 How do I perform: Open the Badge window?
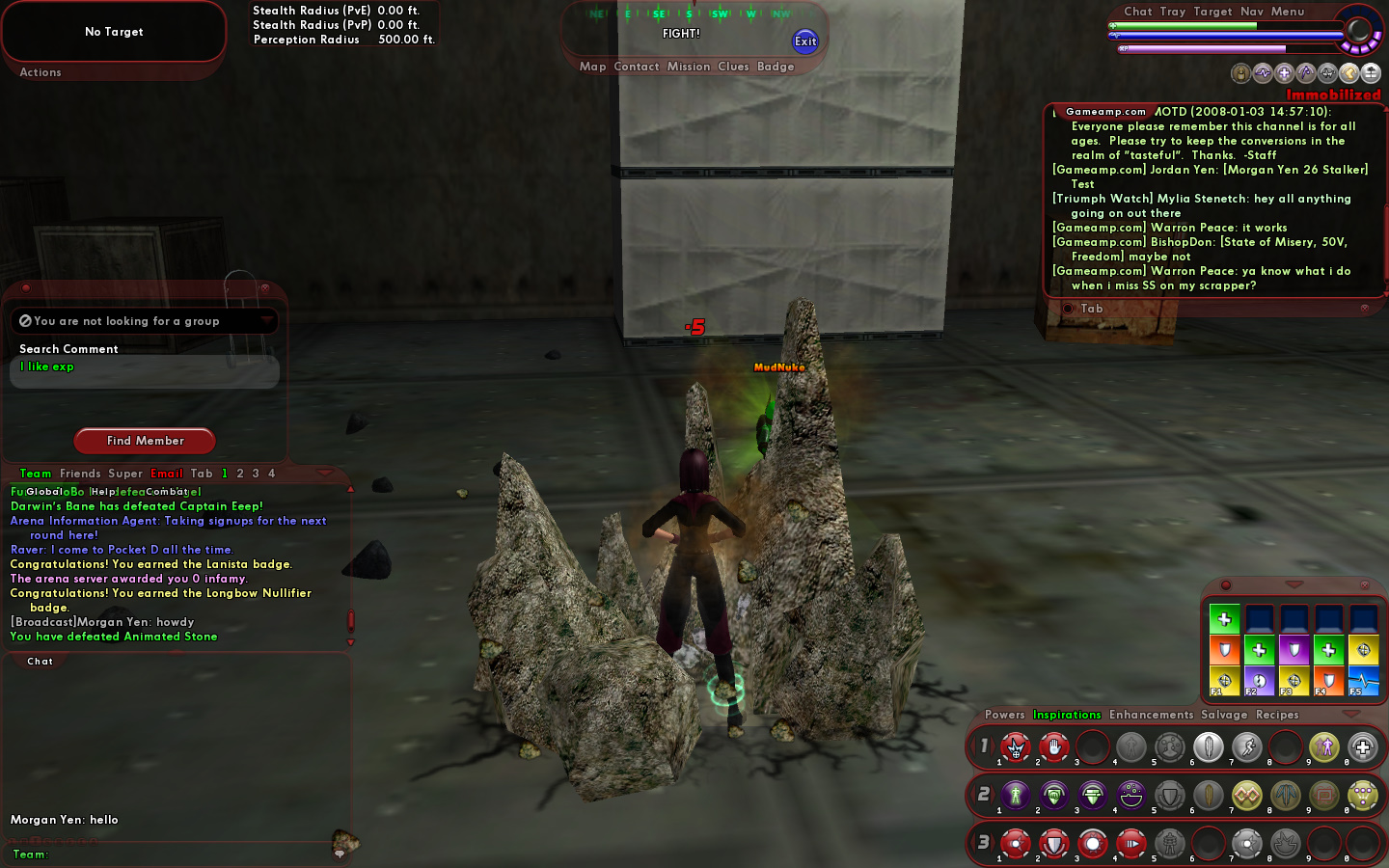[x=776, y=67]
